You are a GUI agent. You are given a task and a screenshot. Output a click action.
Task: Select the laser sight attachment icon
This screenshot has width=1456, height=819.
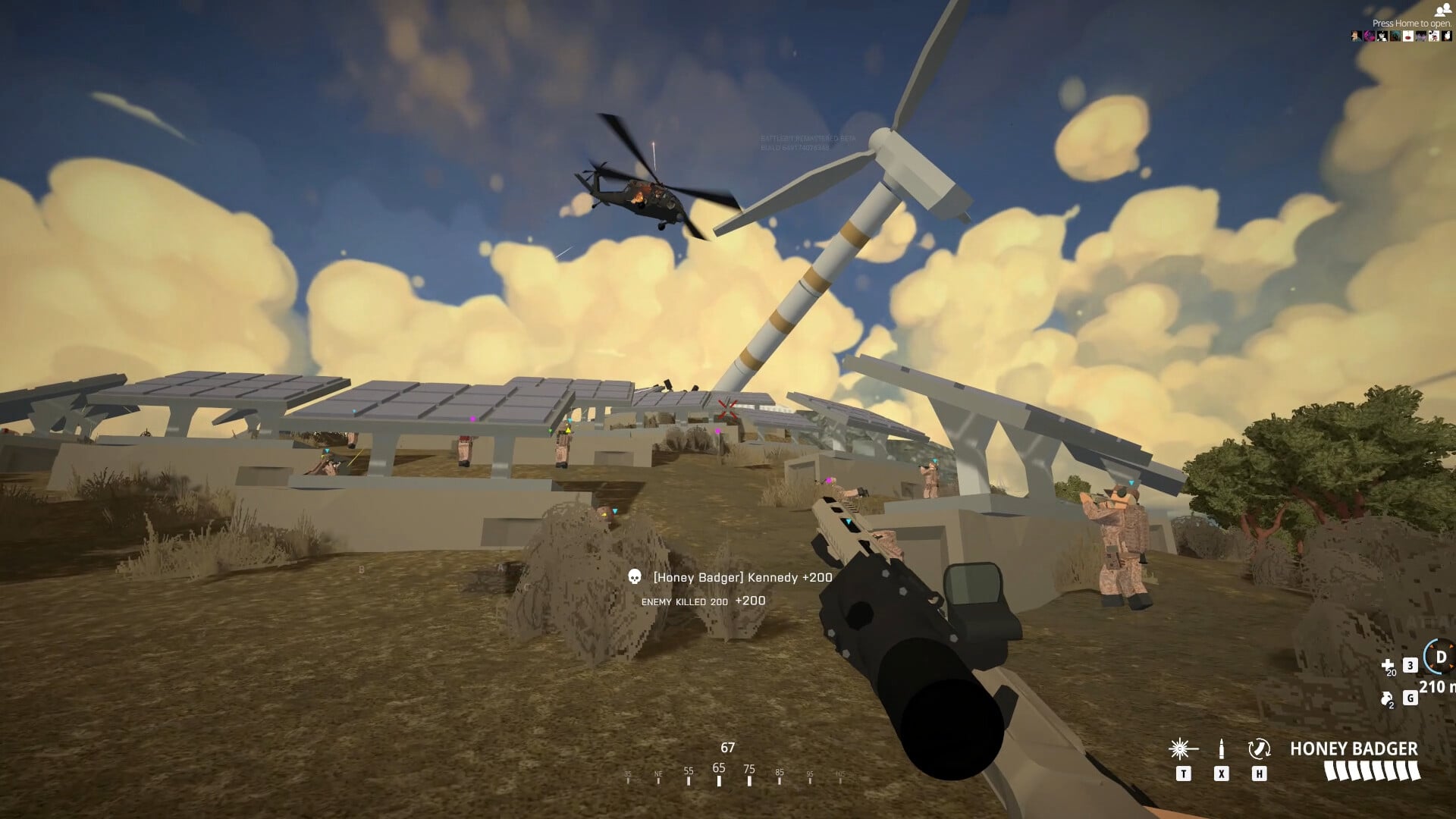tap(1180, 749)
